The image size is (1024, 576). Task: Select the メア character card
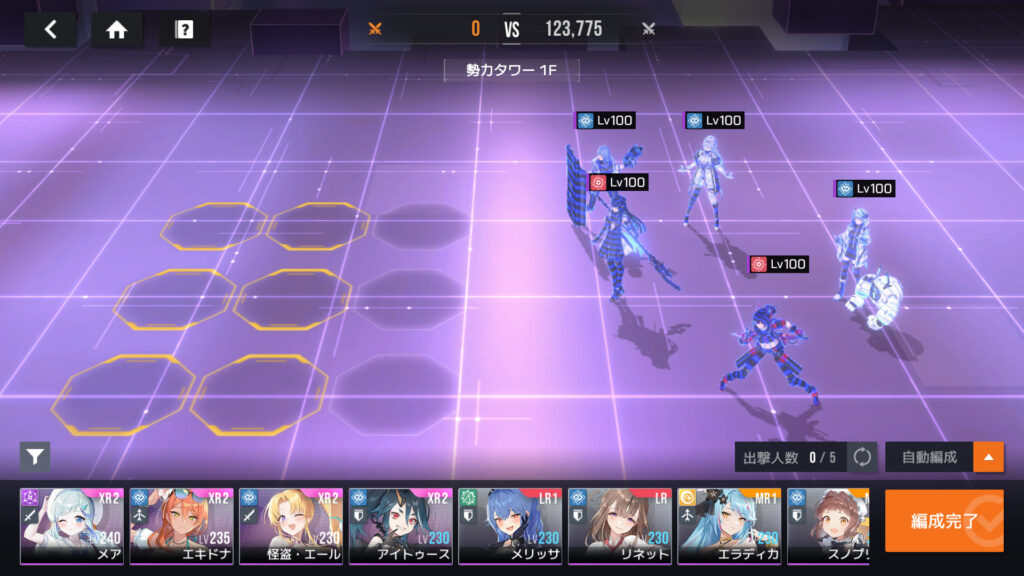click(x=72, y=526)
